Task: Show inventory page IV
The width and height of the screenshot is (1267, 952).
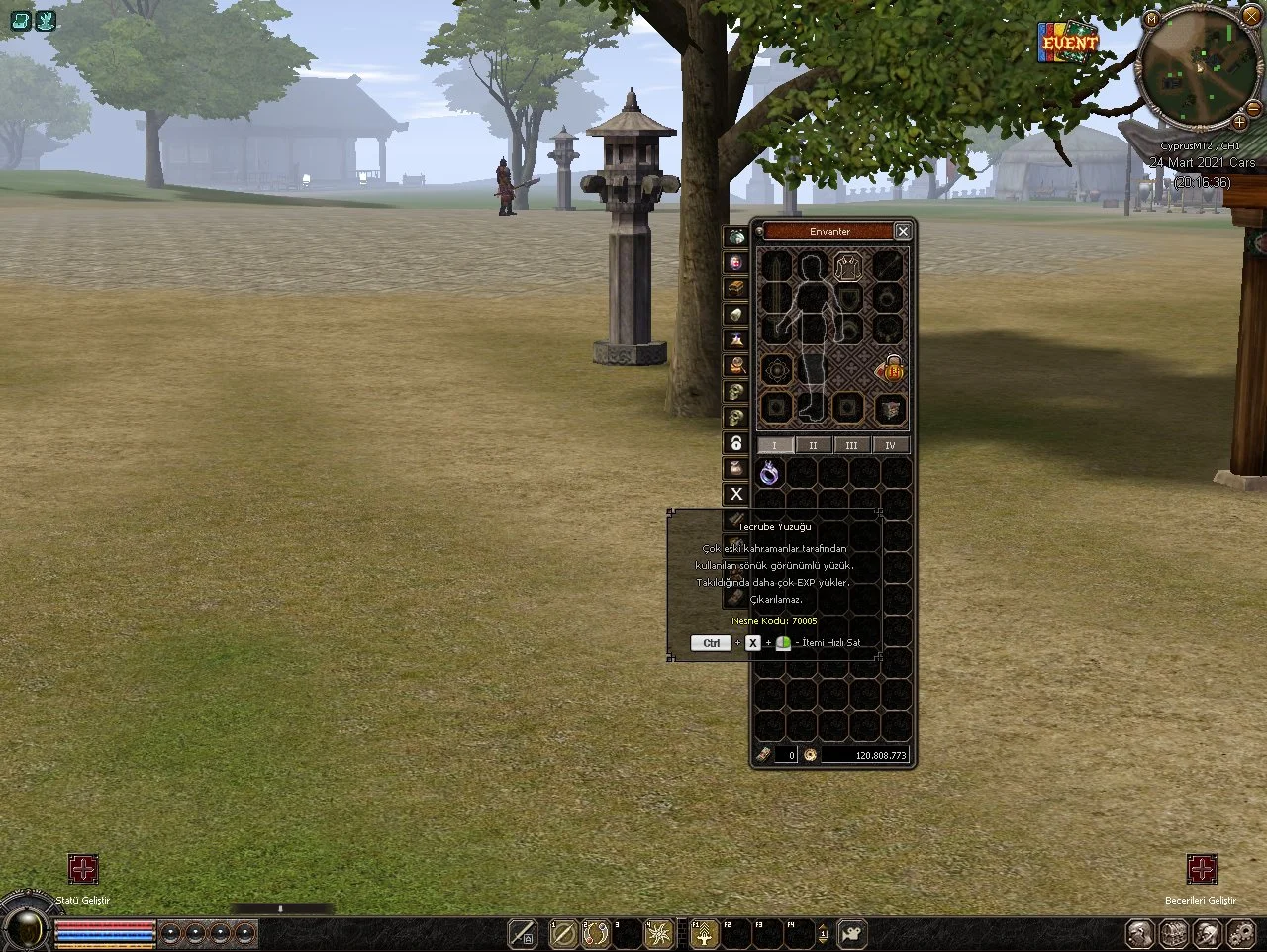Action: point(890,445)
